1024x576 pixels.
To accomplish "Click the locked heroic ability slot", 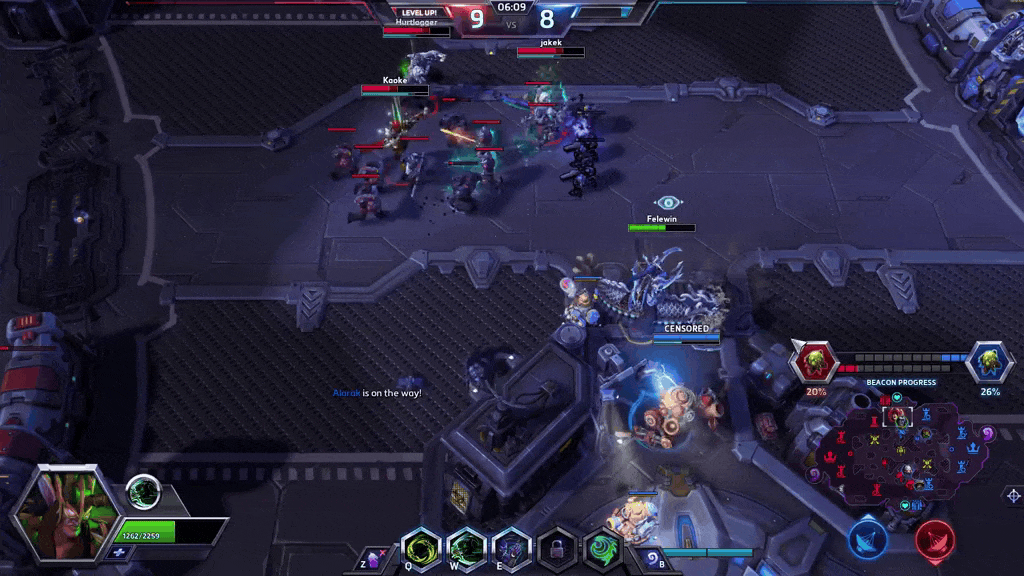I will [x=557, y=549].
